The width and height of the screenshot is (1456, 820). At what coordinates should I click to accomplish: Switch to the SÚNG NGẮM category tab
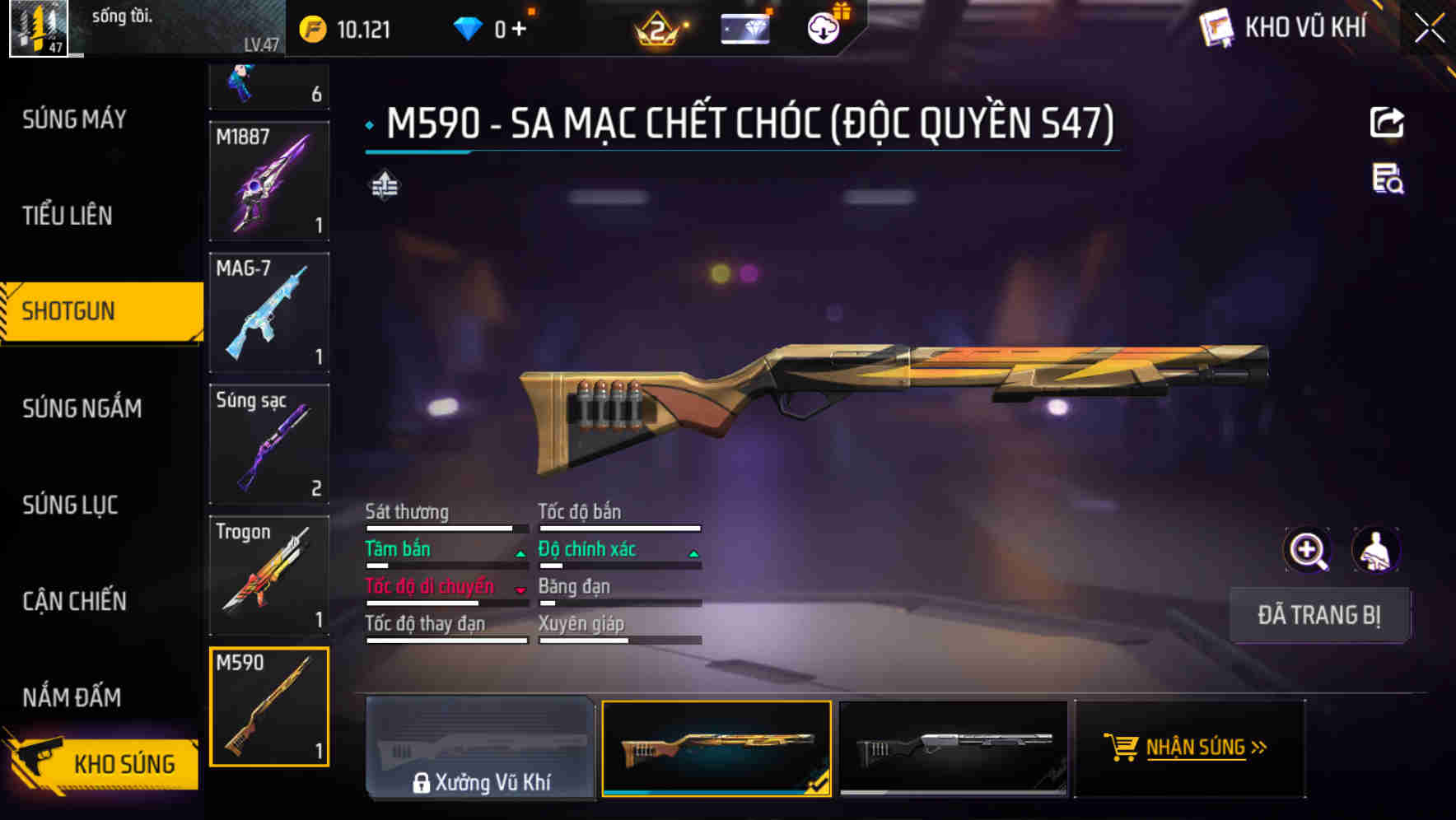(x=79, y=408)
